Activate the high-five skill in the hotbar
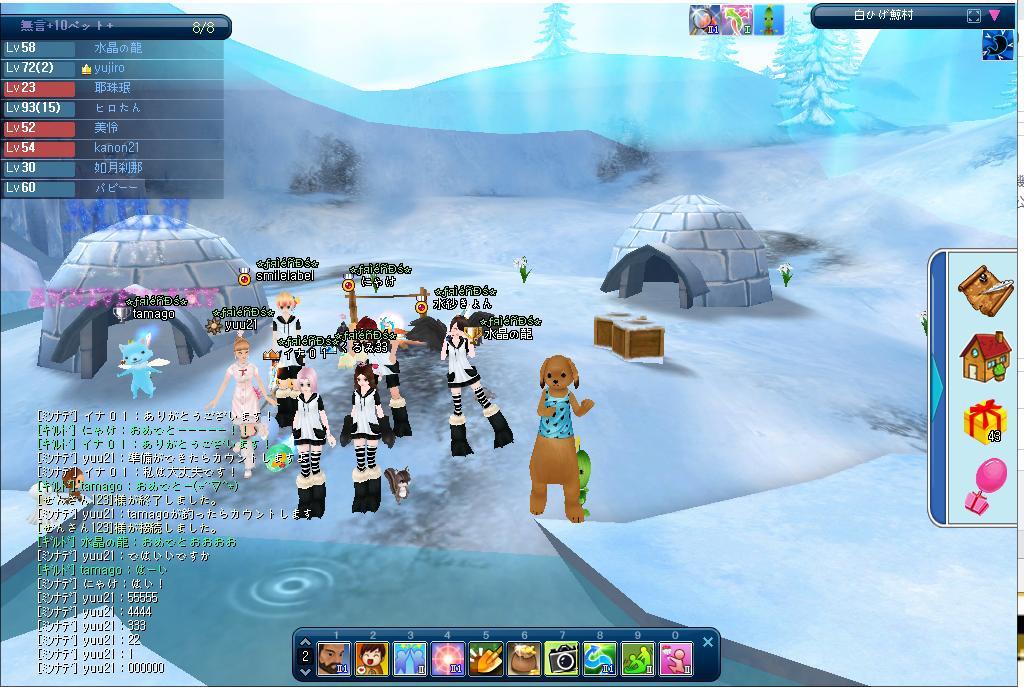This screenshot has width=1024, height=687. tap(410, 659)
